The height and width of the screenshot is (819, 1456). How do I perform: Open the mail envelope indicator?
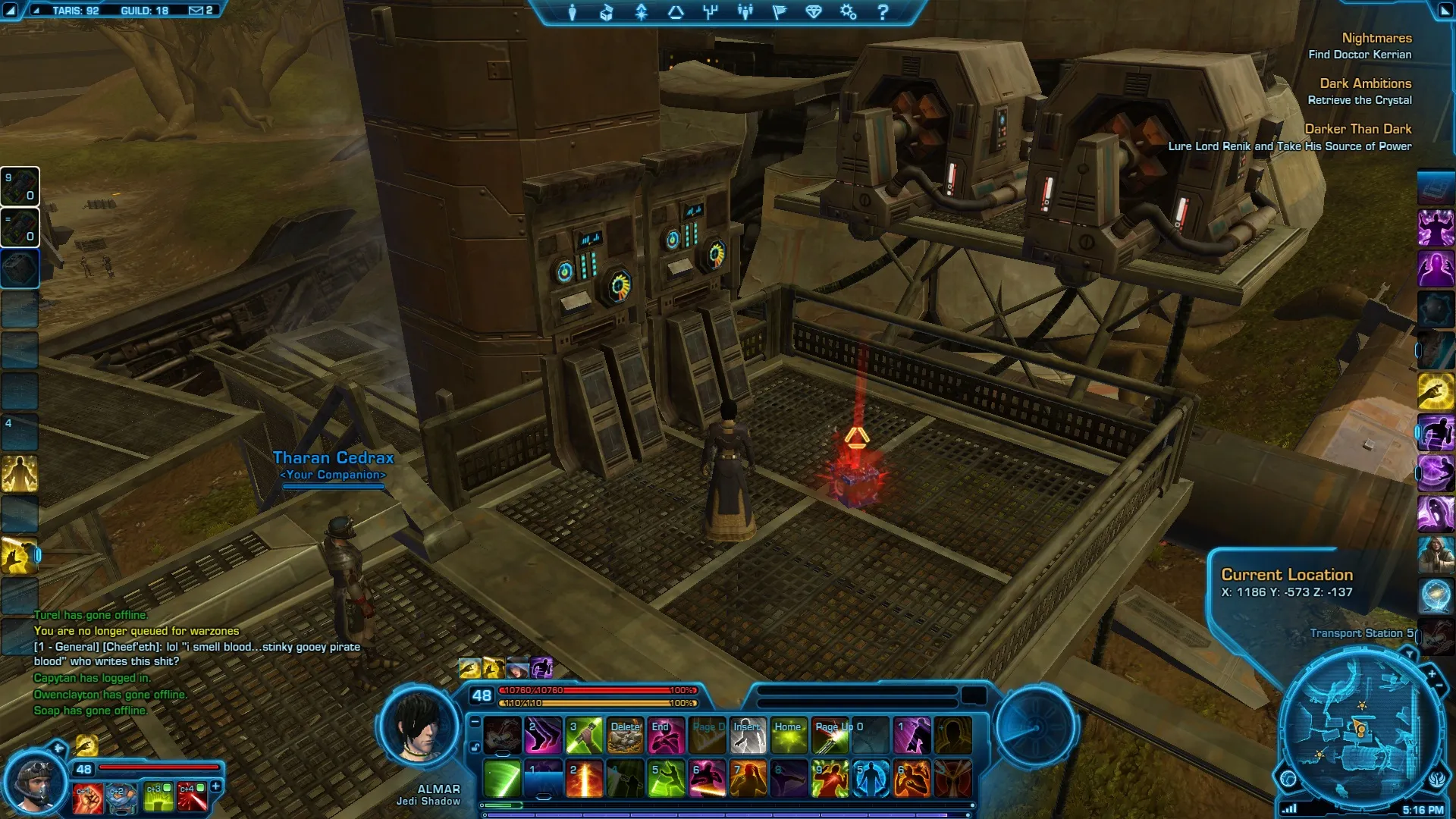click(x=196, y=11)
